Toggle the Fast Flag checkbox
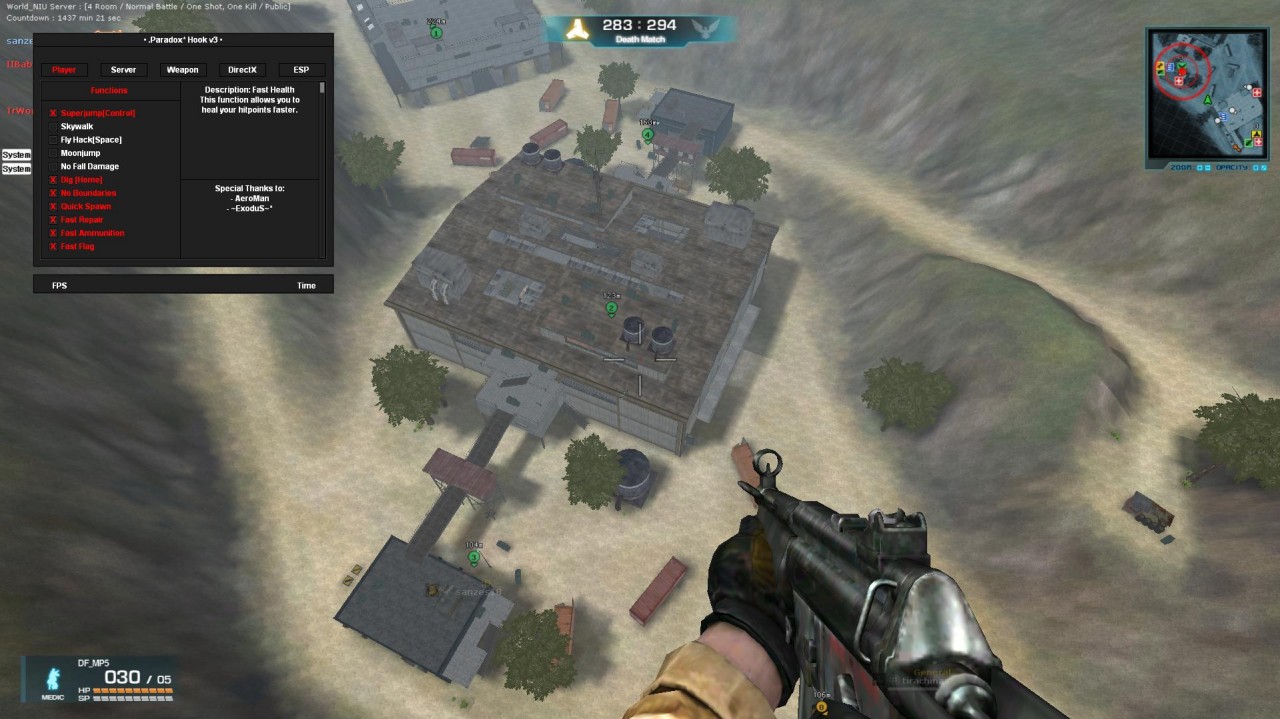Image resolution: width=1280 pixels, height=719 pixels. [54, 246]
